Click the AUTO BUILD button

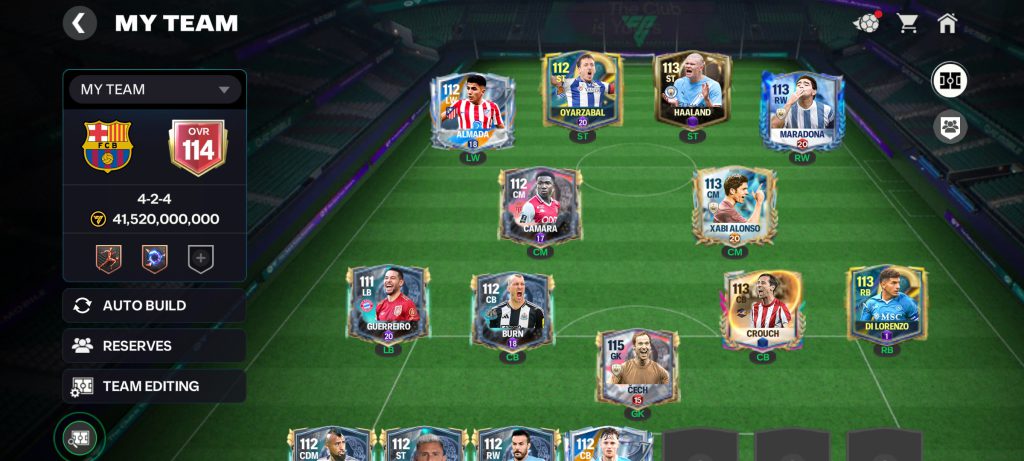[x=154, y=305]
